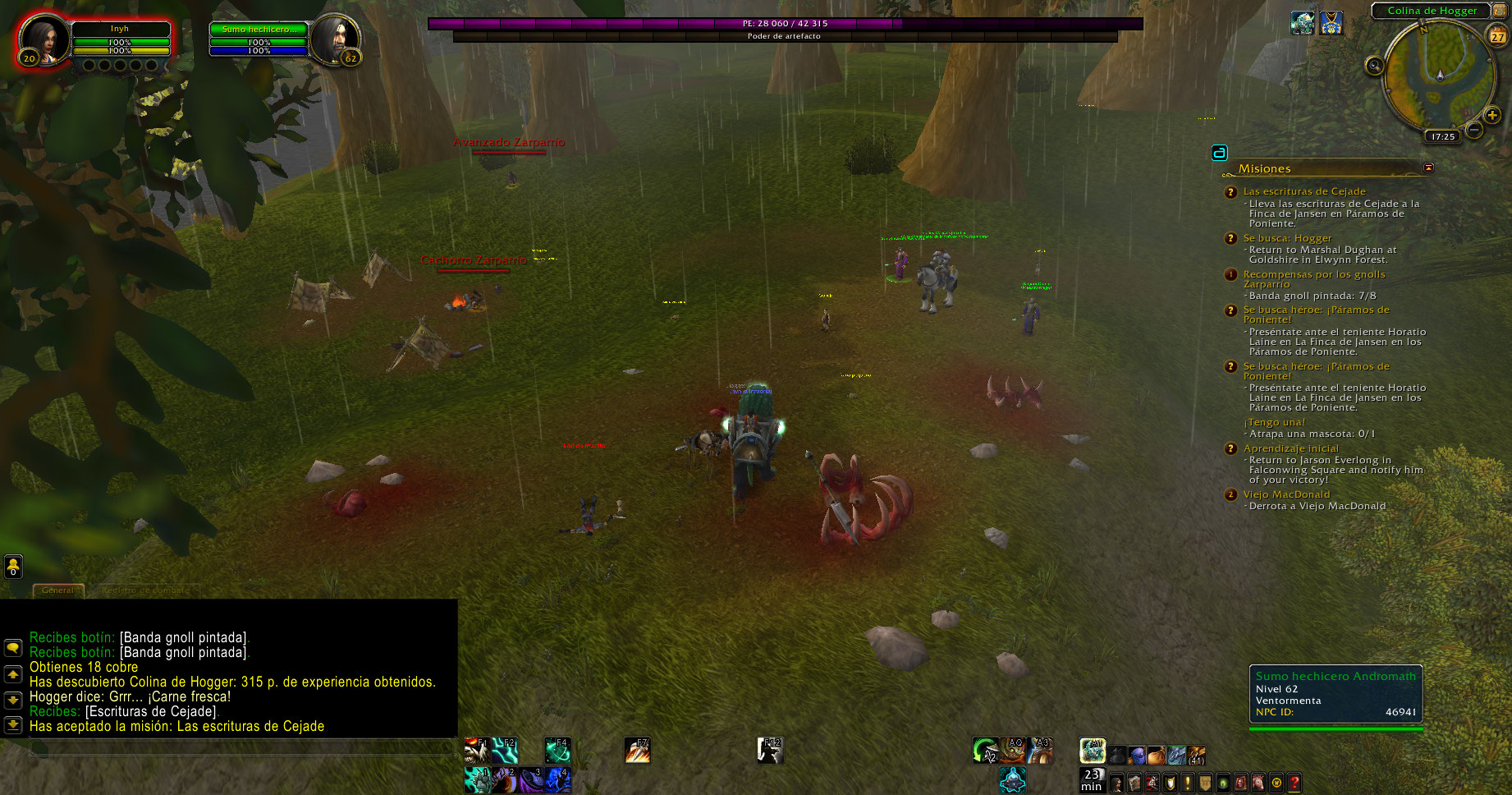Zoom out the minimap with minus button

click(1474, 130)
